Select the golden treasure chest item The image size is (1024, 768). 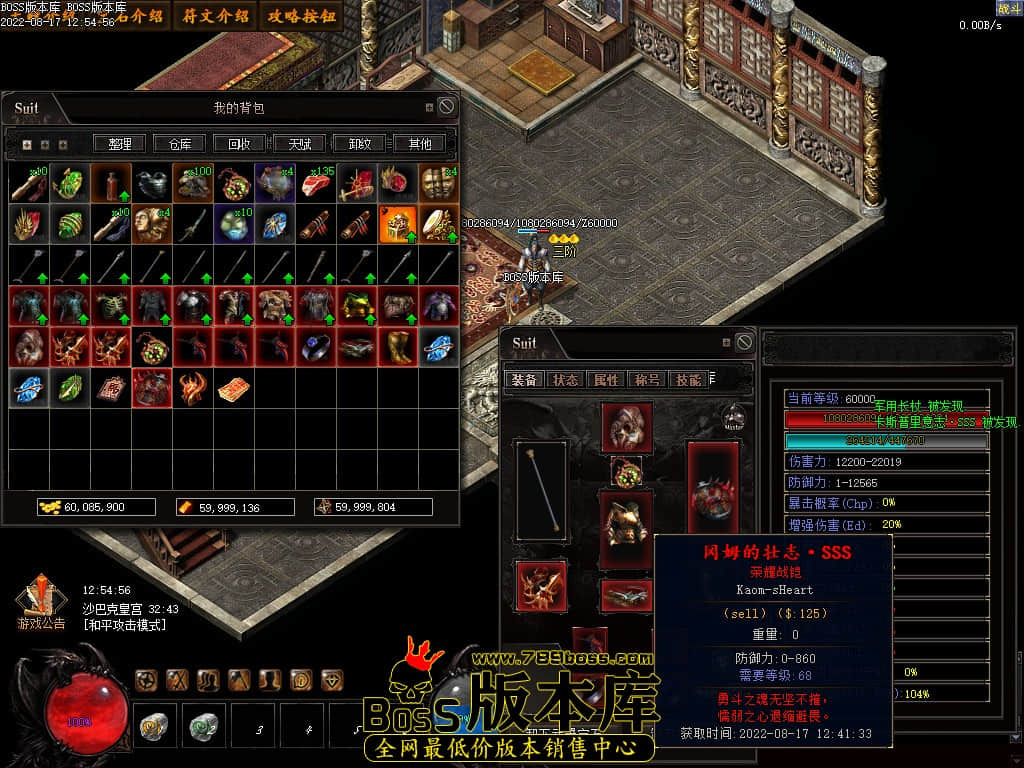(398, 224)
